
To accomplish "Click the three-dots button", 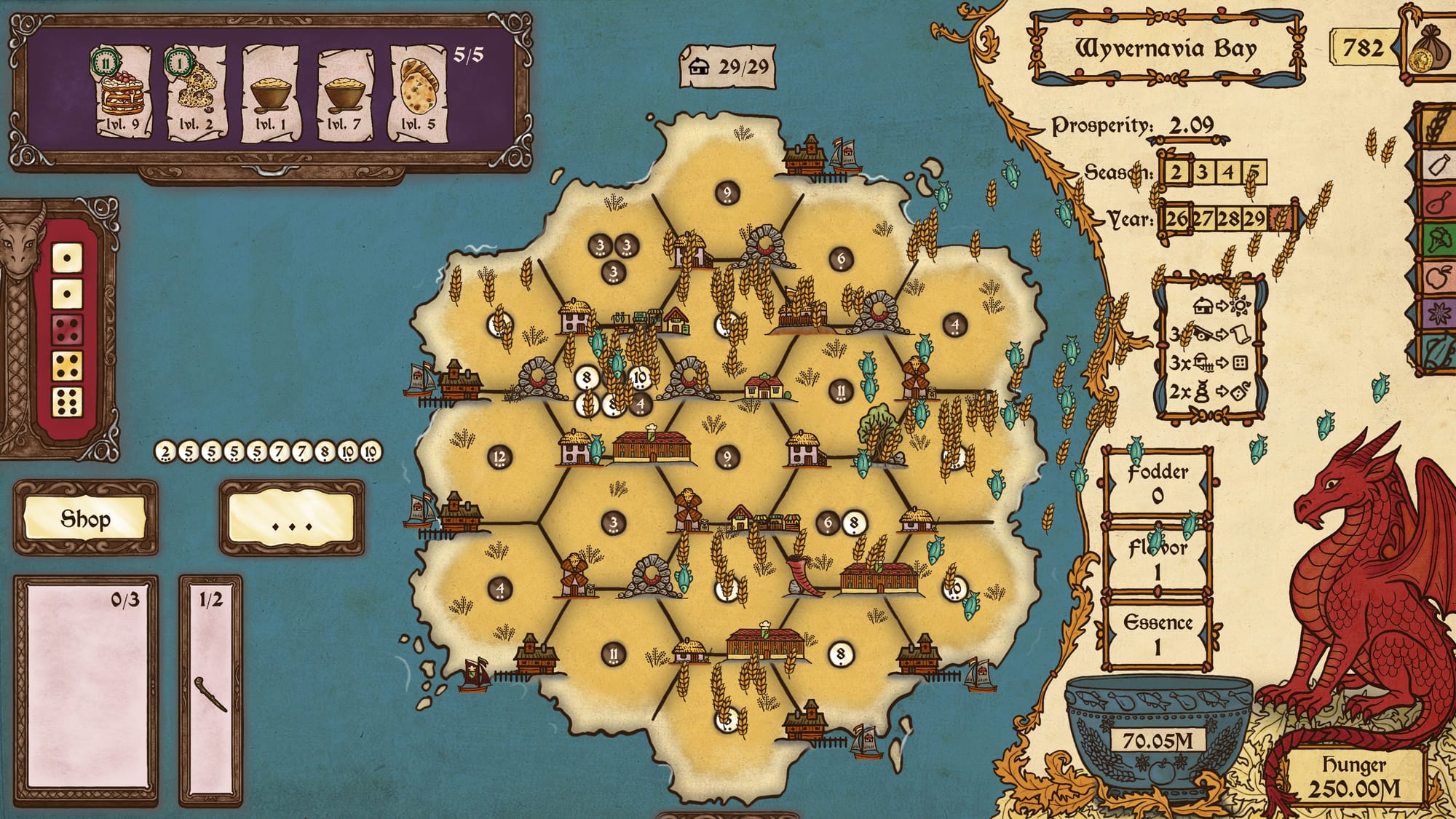I will [291, 519].
